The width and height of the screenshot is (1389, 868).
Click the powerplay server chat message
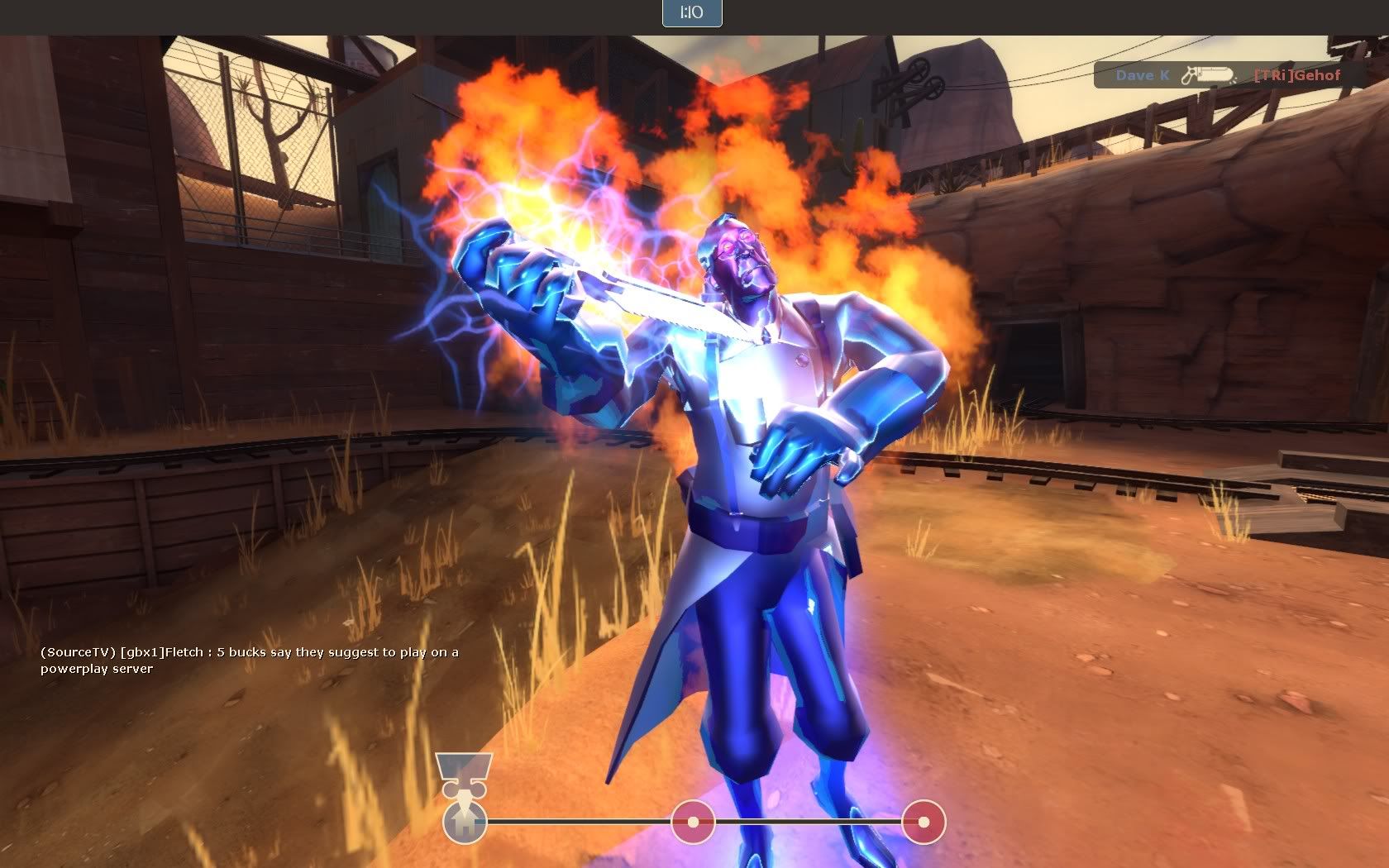pyautogui.click(x=98, y=670)
